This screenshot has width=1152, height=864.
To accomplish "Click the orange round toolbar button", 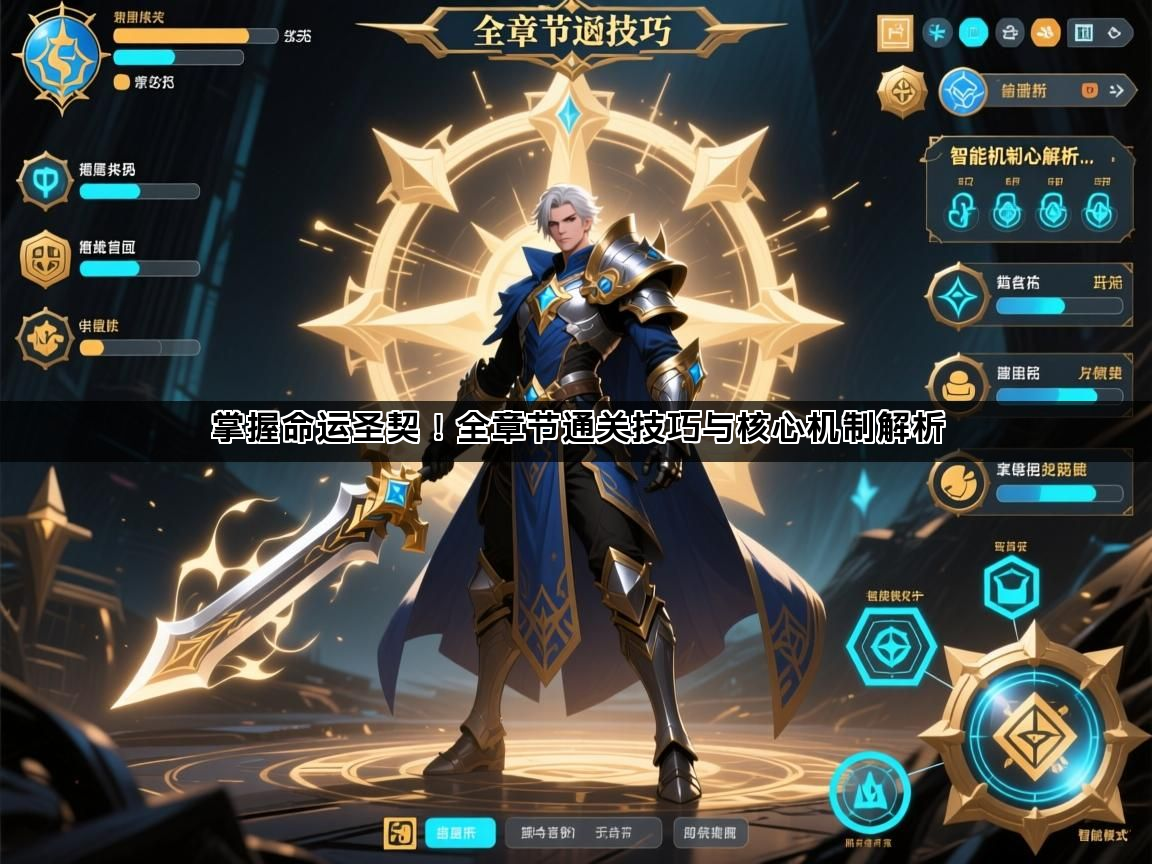I will pos(1046,33).
